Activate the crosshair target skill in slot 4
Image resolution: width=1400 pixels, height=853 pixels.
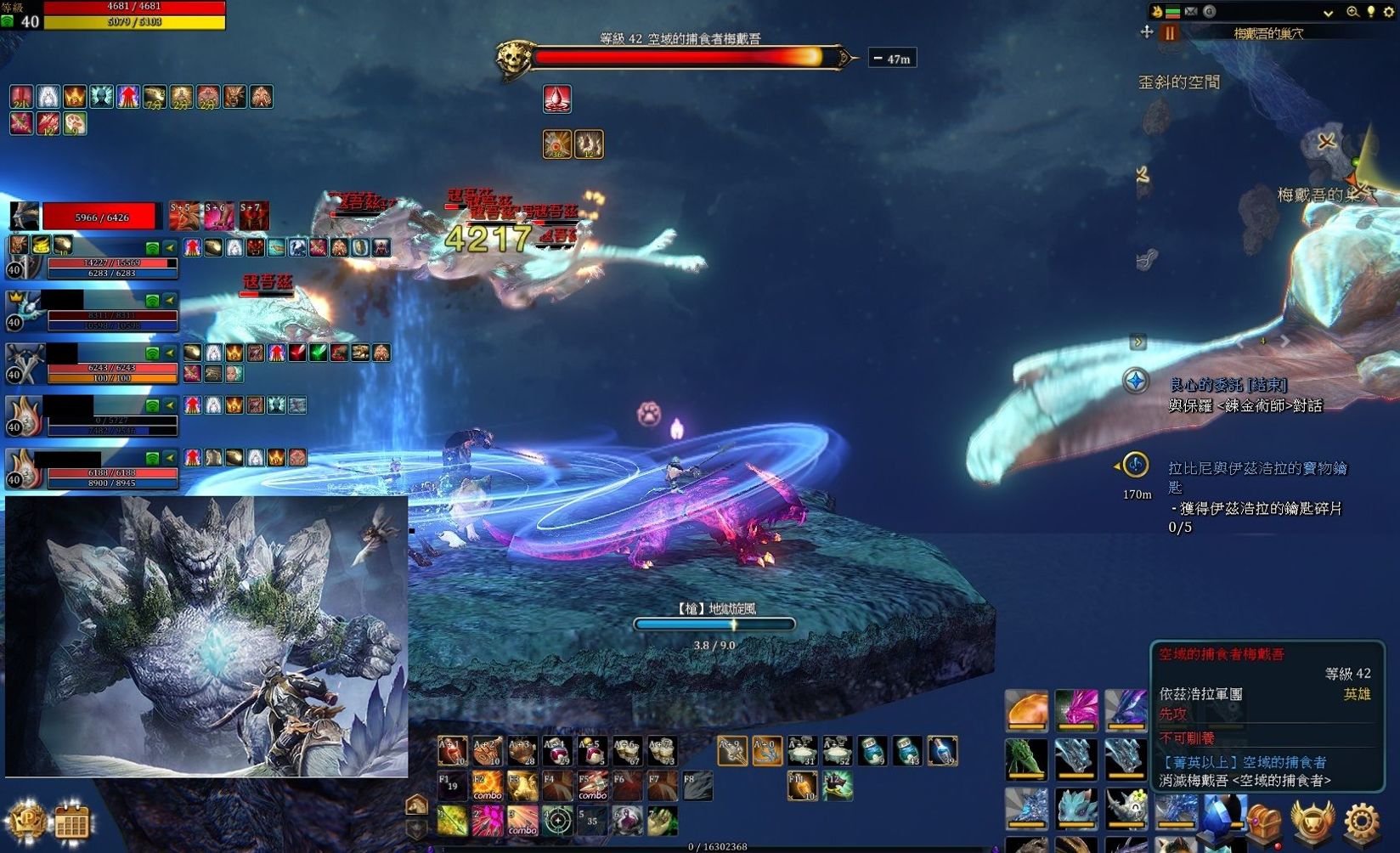click(557, 821)
